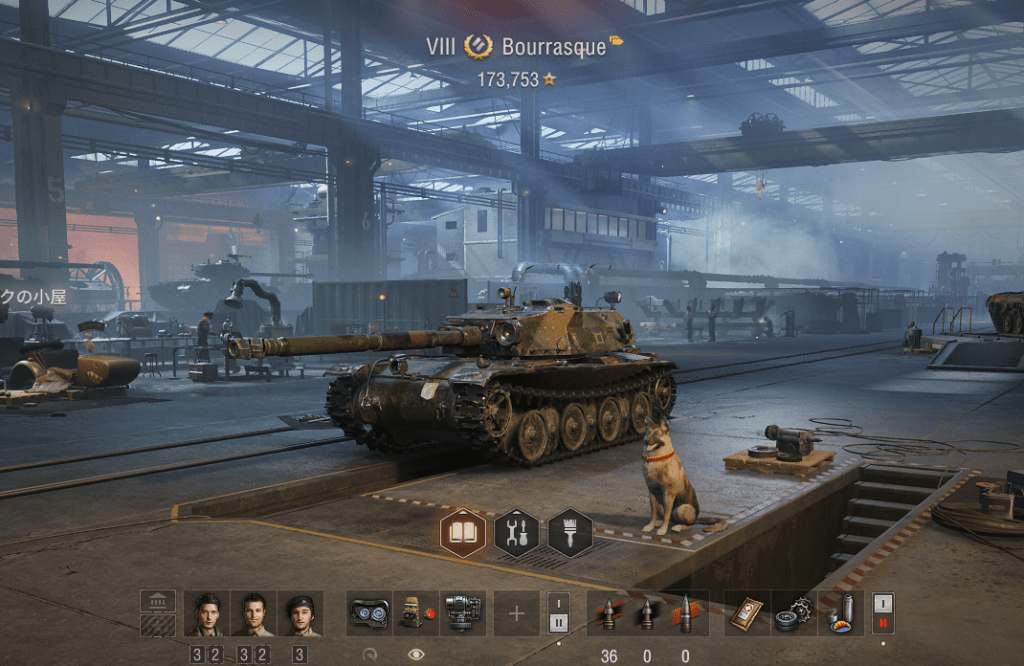
Task: Select the mechanical gun device equipment slot
Action: (x=462, y=613)
